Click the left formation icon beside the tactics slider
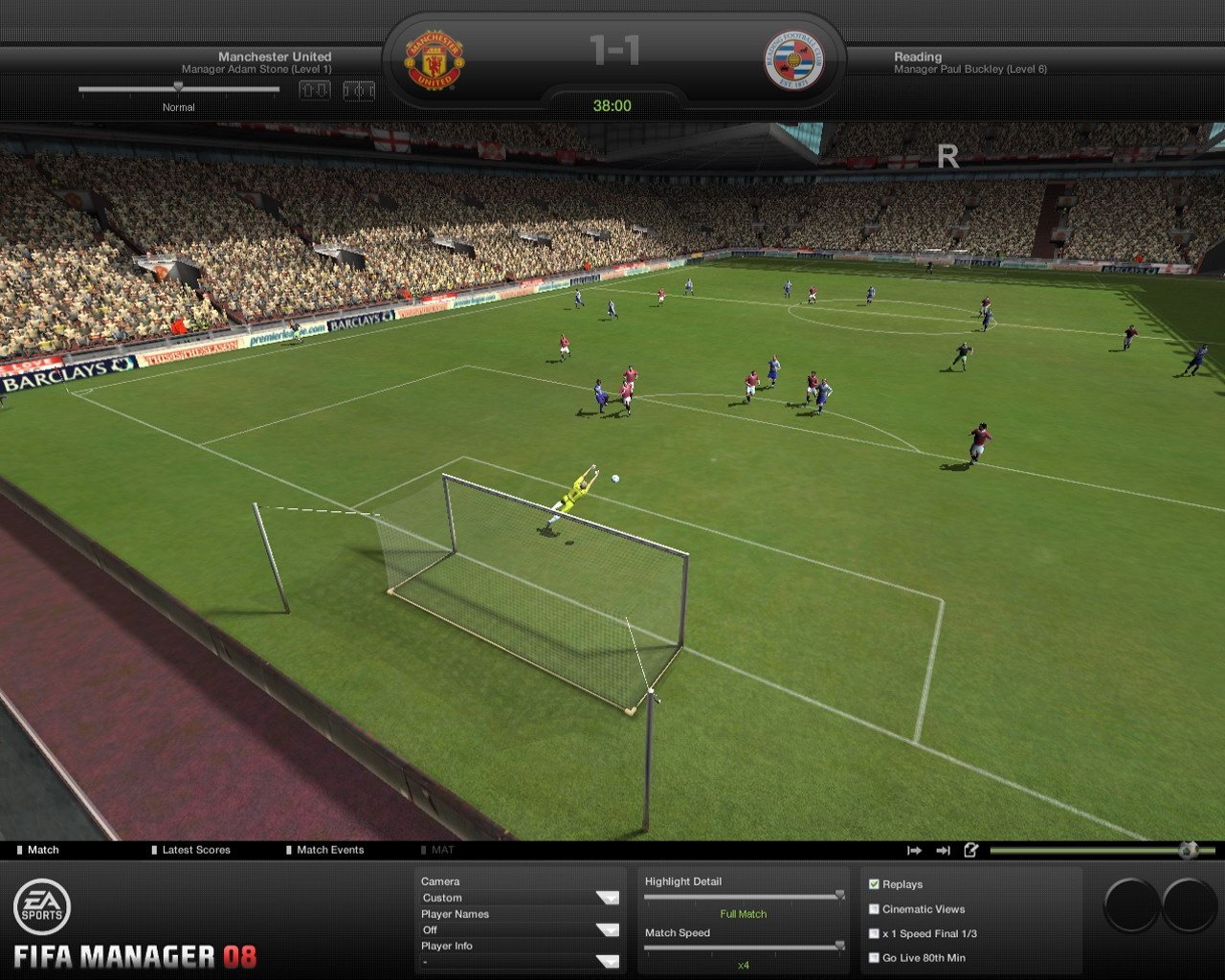 coord(316,90)
